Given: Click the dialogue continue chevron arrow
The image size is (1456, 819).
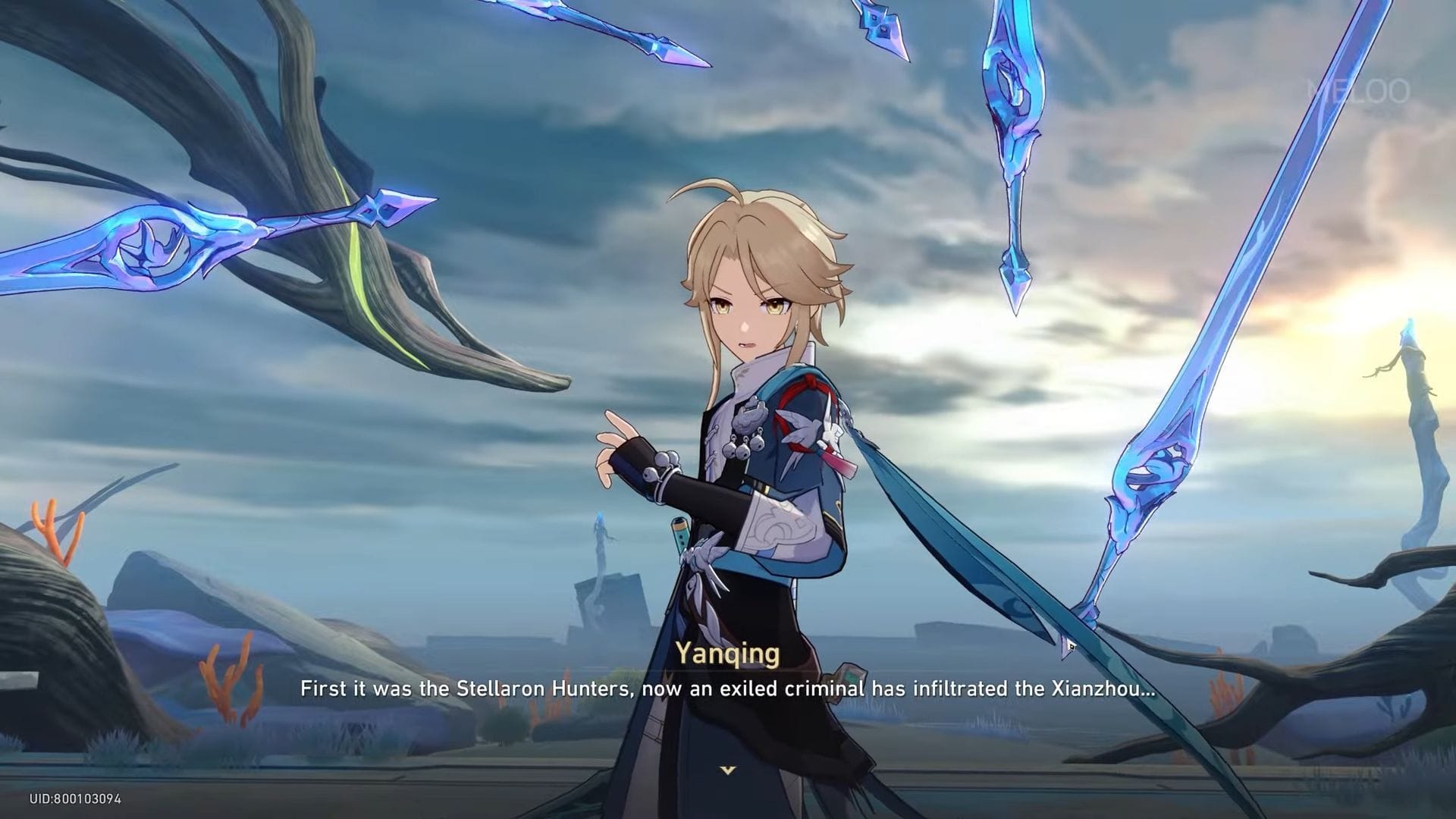Looking at the screenshot, I should [x=727, y=767].
